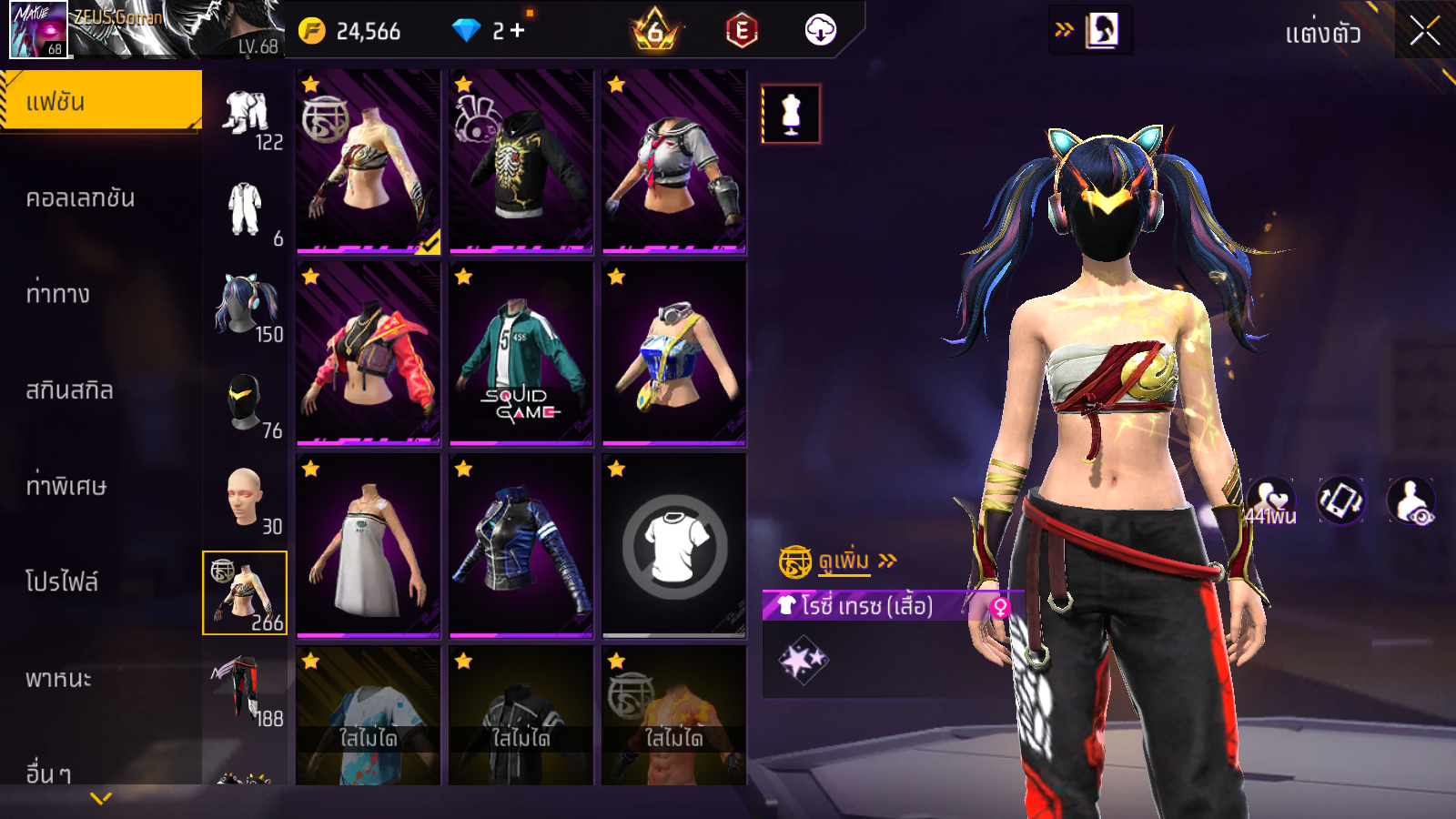Switch to the Vehicles tab
This screenshot has width=1456, height=819.
(x=58, y=678)
